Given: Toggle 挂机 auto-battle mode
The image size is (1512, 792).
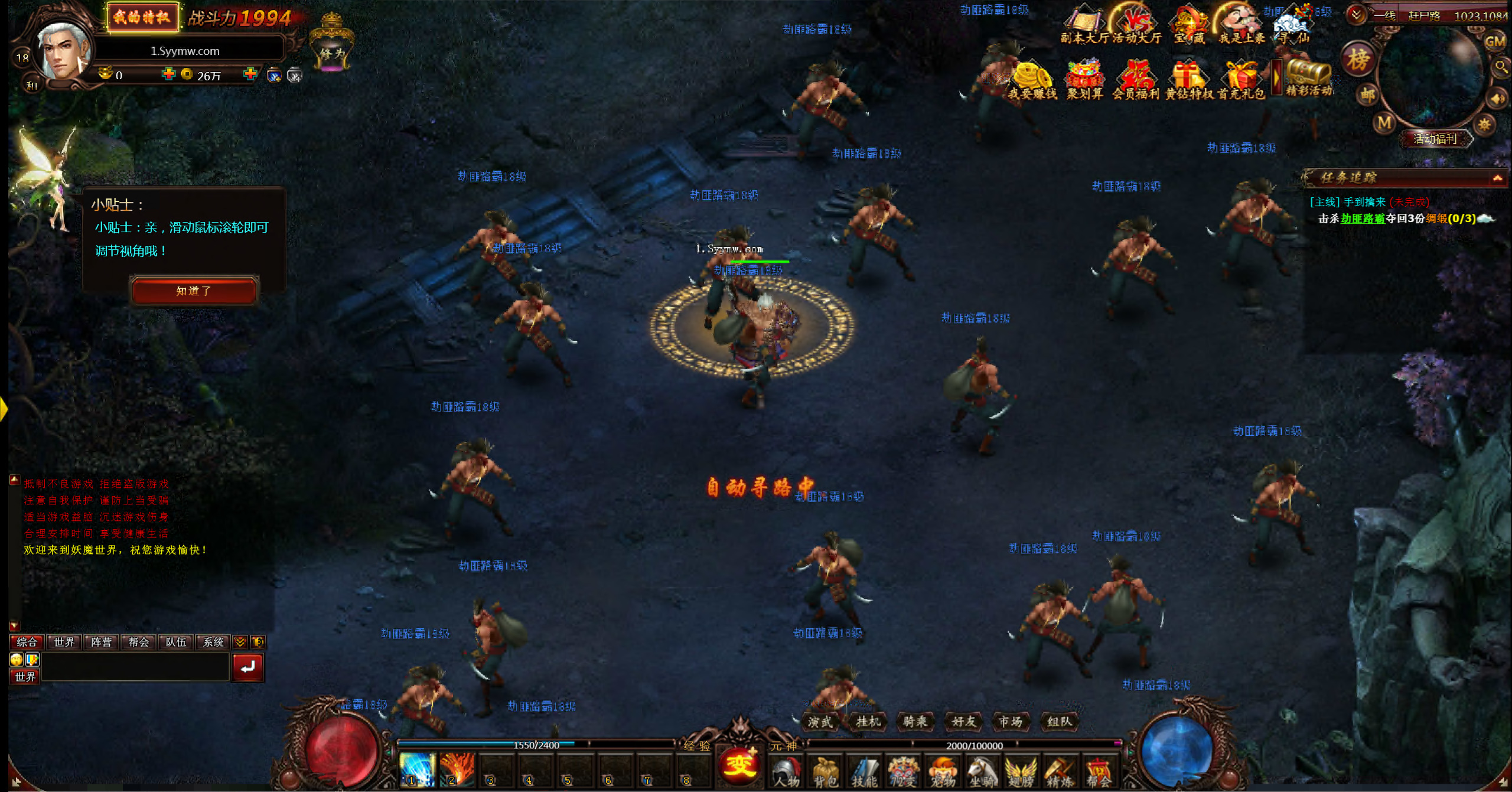Looking at the screenshot, I should click(868, 721).
